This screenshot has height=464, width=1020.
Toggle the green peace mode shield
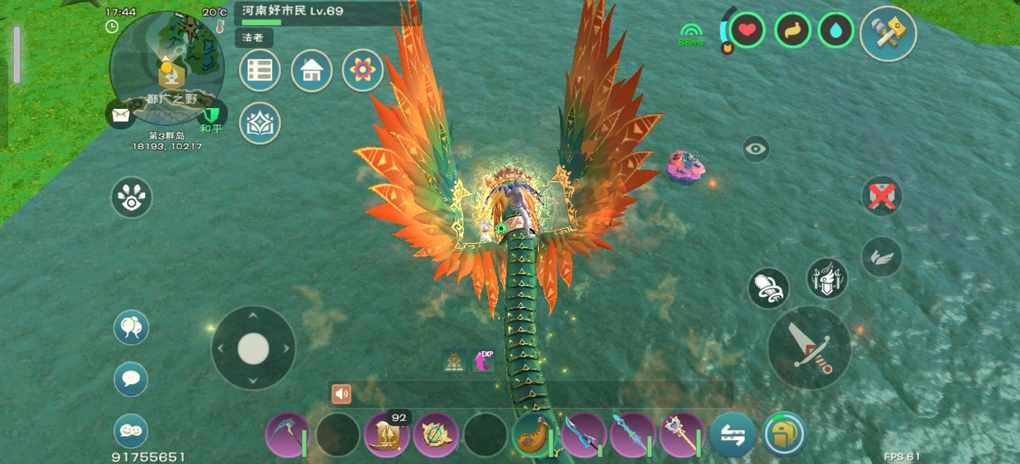click(212, 114)
